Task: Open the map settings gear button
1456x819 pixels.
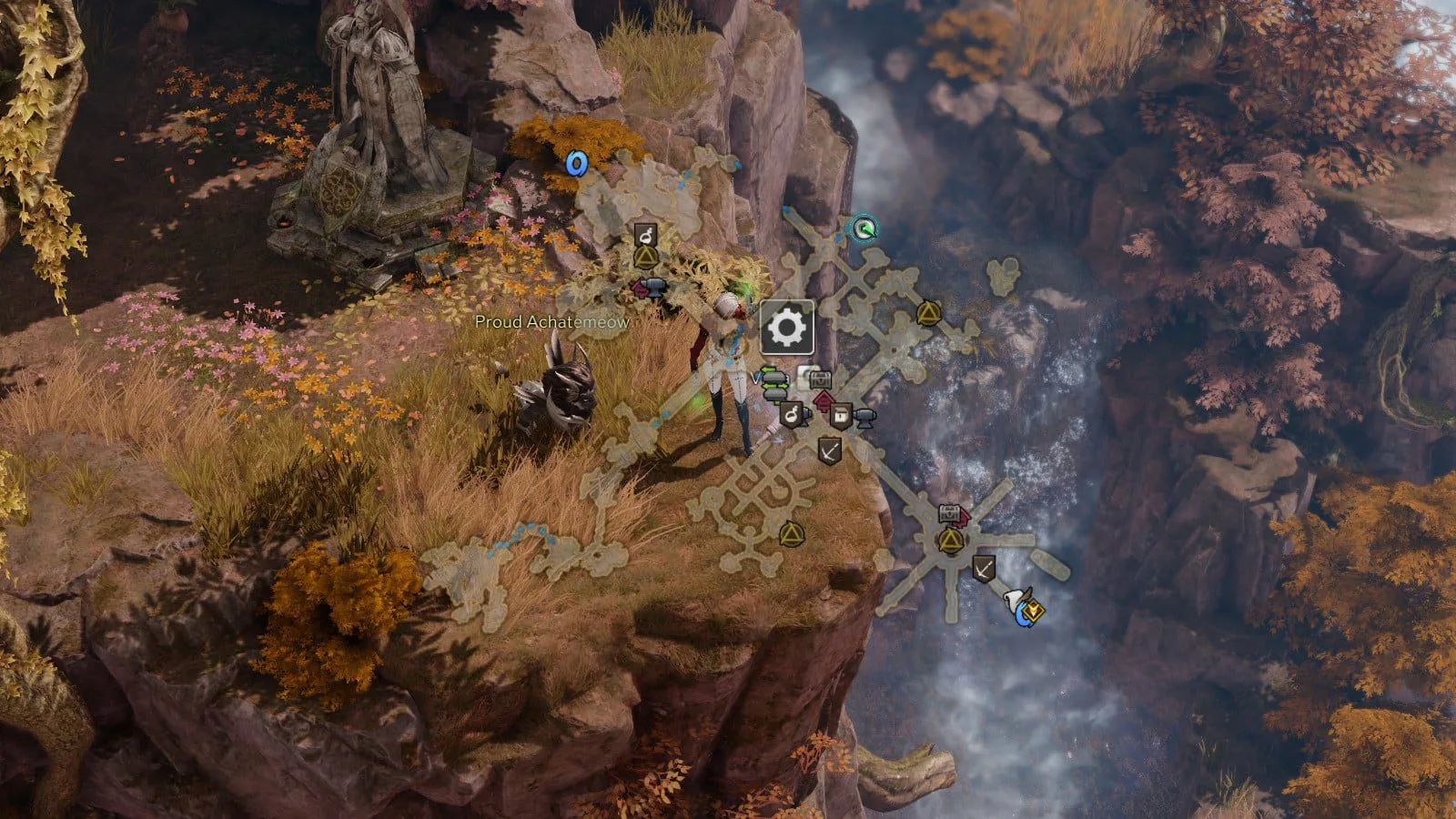Action: tap(787, 327)
